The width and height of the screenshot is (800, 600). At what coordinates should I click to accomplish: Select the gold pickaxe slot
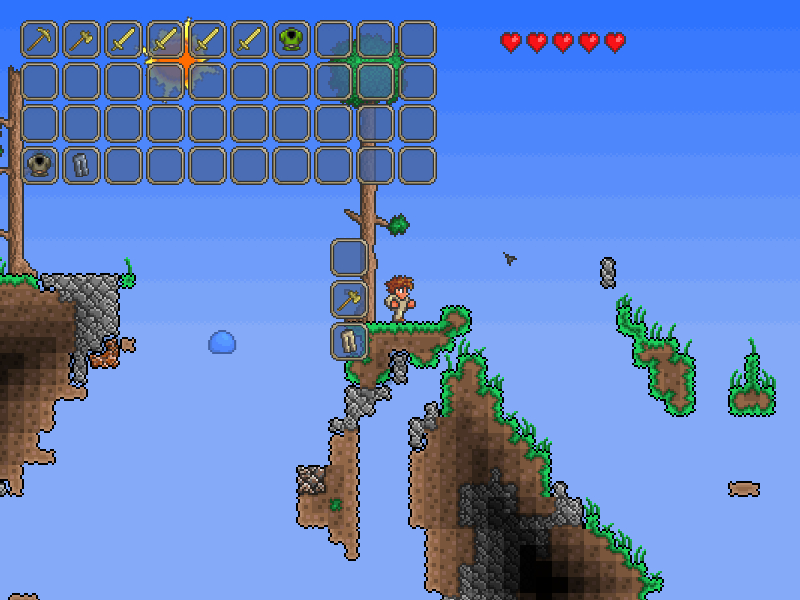point(40,40)
